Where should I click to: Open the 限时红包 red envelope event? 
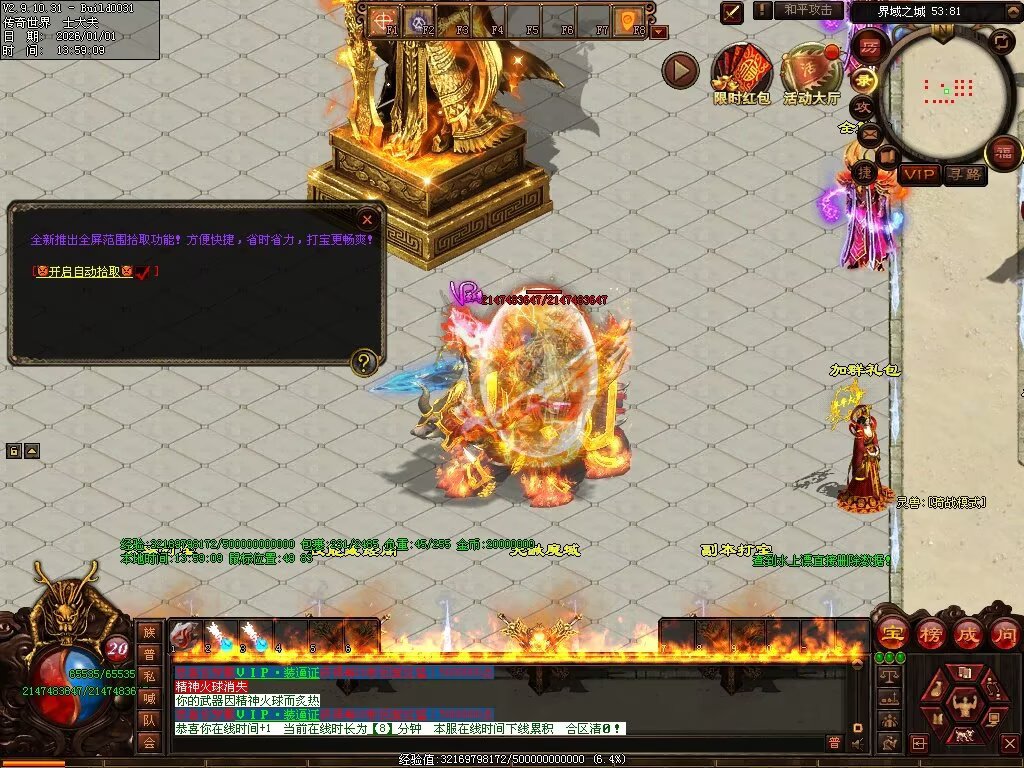pyautogui.click(x=741, y=73)
